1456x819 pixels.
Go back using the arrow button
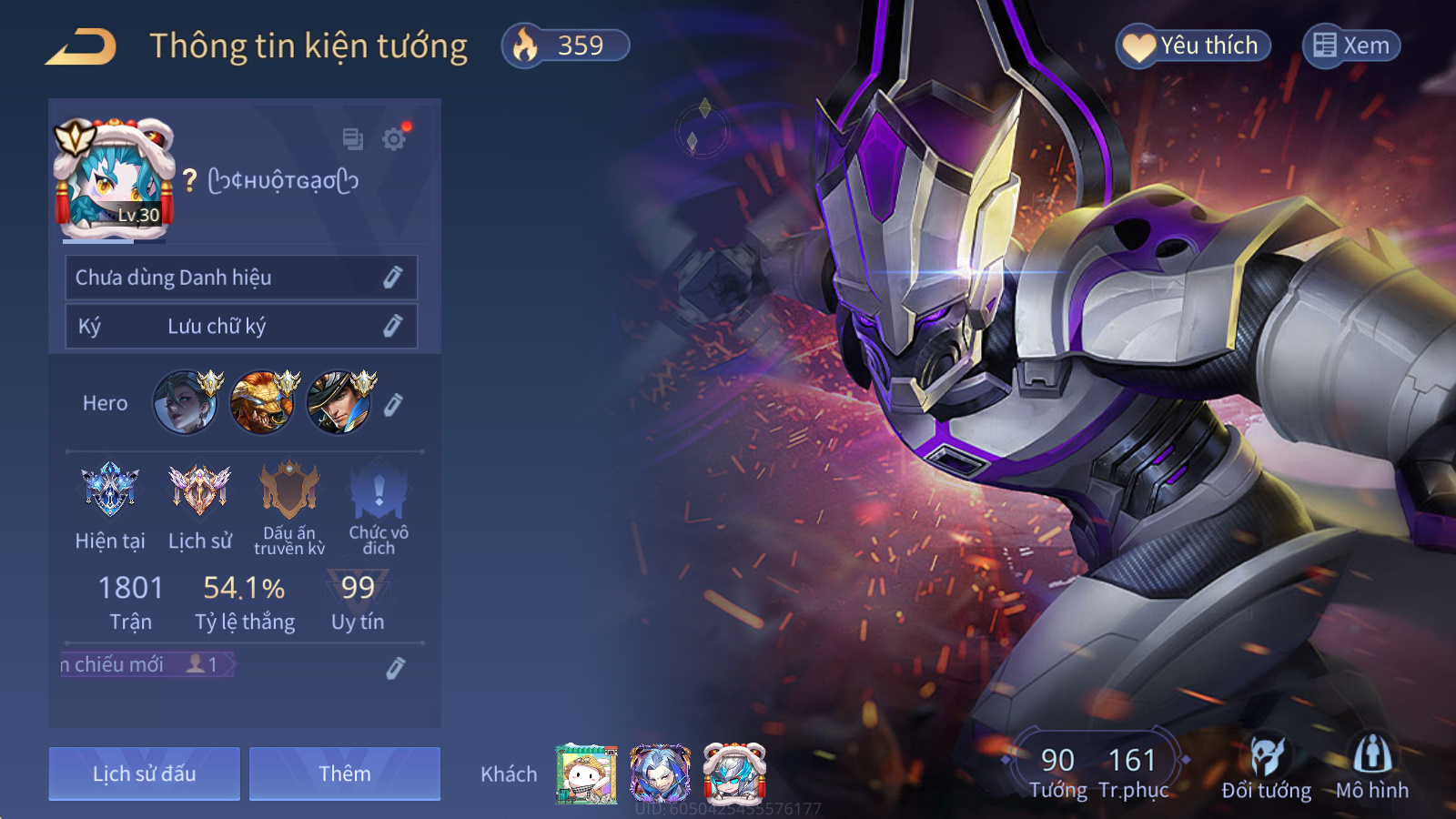[81, 46]
